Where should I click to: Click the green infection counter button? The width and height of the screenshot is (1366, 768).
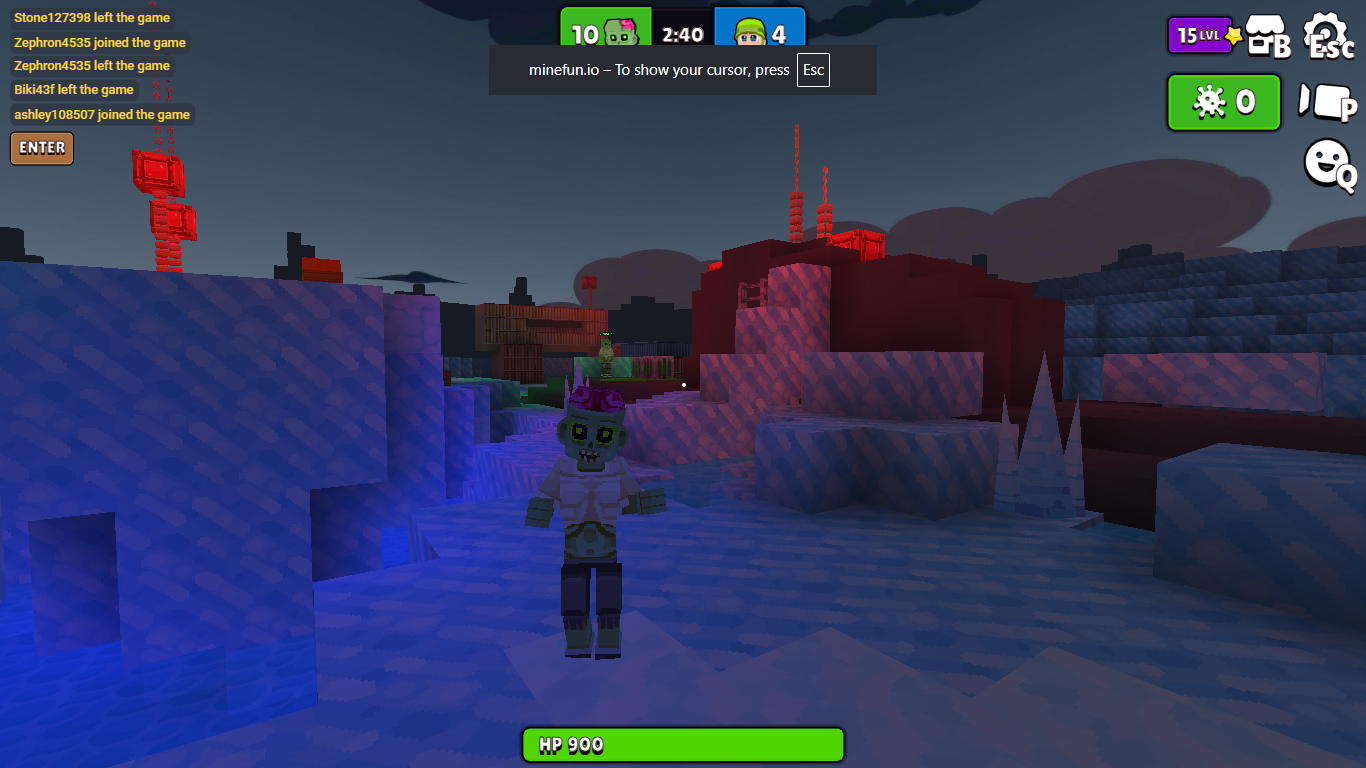pyautogui.click(x=1224, y=102)
